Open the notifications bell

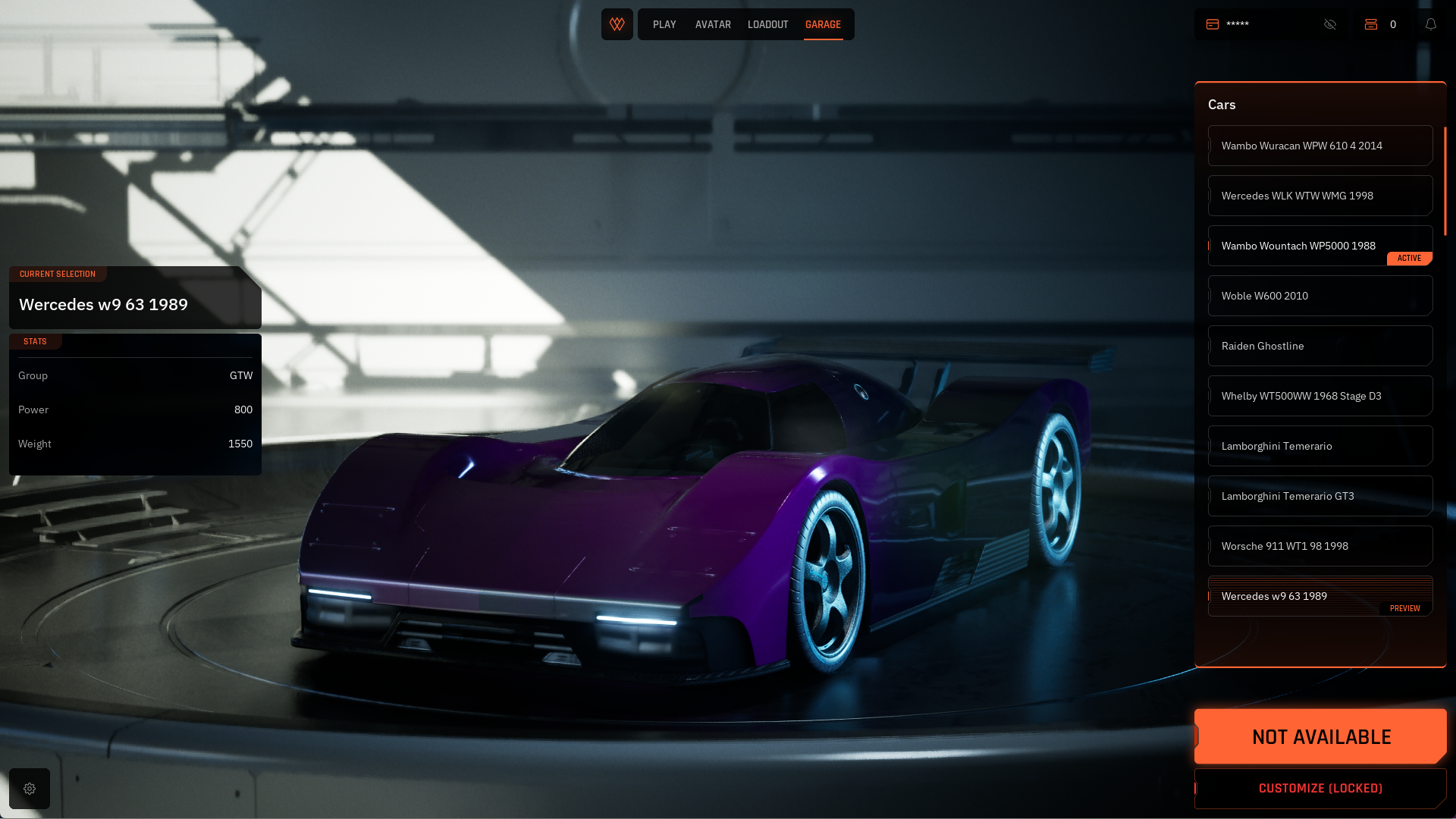(1431, 24)
